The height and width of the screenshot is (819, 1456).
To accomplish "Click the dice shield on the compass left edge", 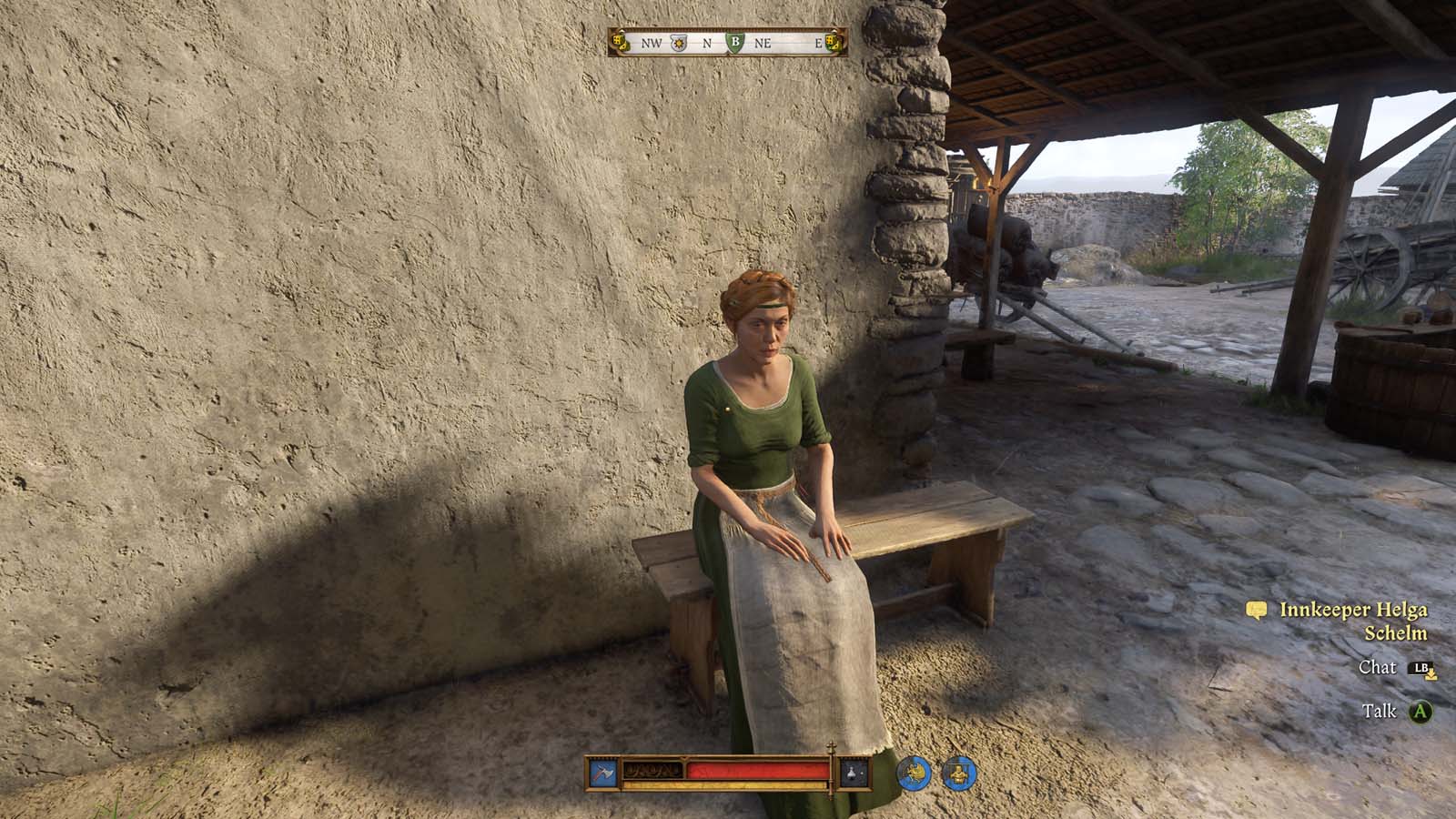I will click(x=622, y=42).
